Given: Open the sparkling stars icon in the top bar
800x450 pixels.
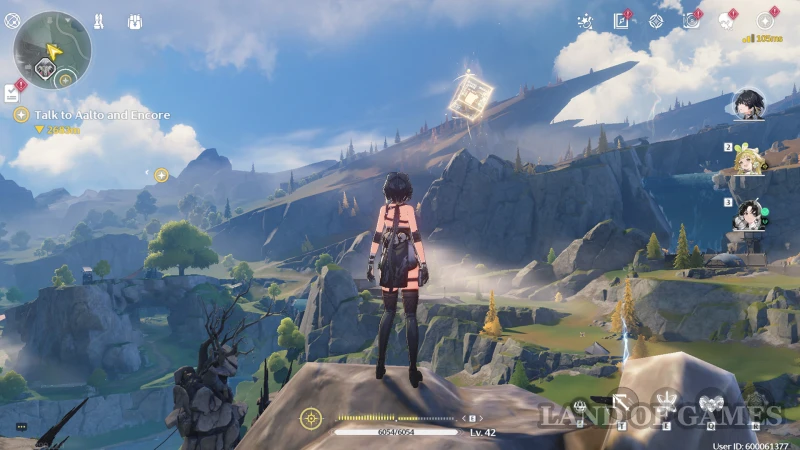Looking at the screenshot, I should pyautogui.click(x=587, y=21).
